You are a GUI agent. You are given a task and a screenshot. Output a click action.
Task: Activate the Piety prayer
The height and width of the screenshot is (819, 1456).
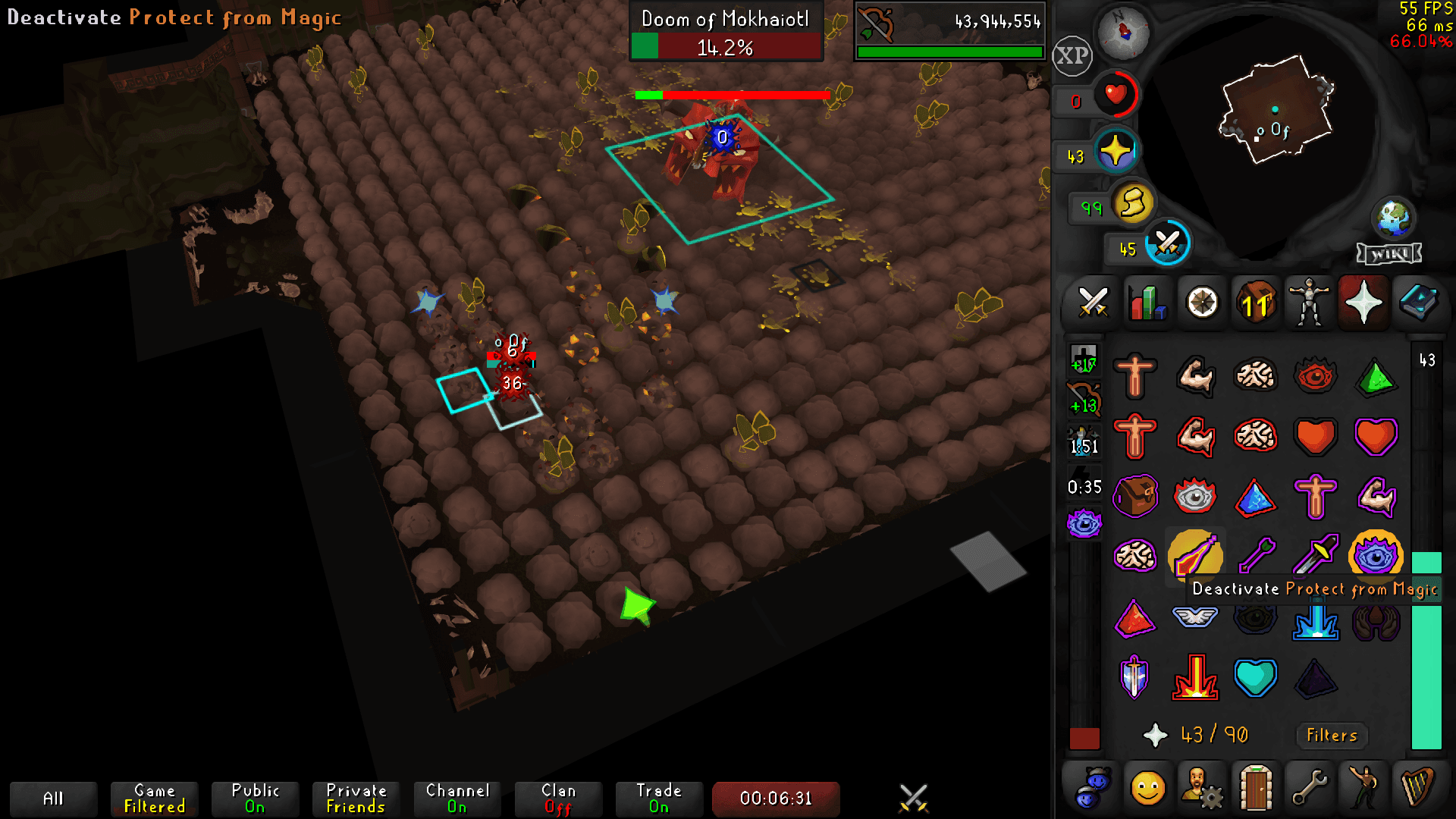pyautogui.click(x=1196, y=677)
